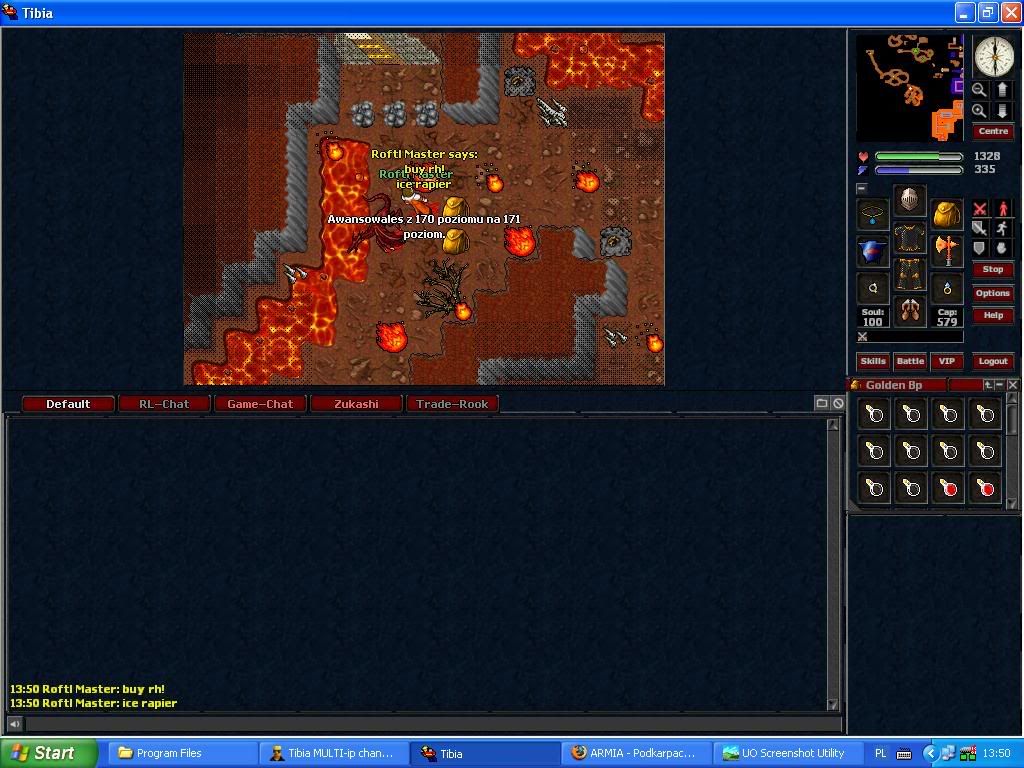Select the equipped axe weapon slot
1024x768 pixels.
click(x=946, y=250)
